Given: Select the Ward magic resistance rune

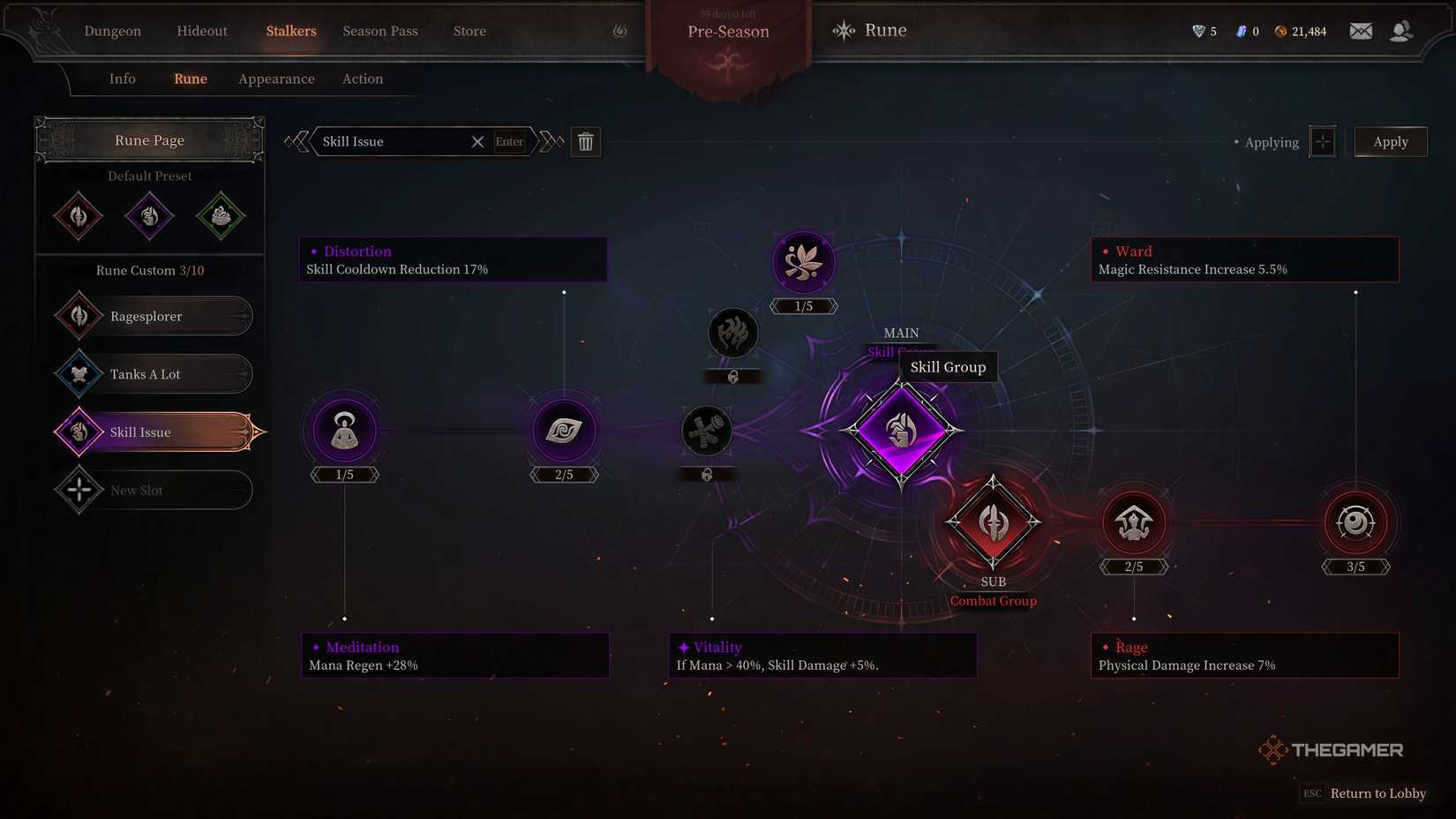Looking at the screenshot, I should (1356, 522).
